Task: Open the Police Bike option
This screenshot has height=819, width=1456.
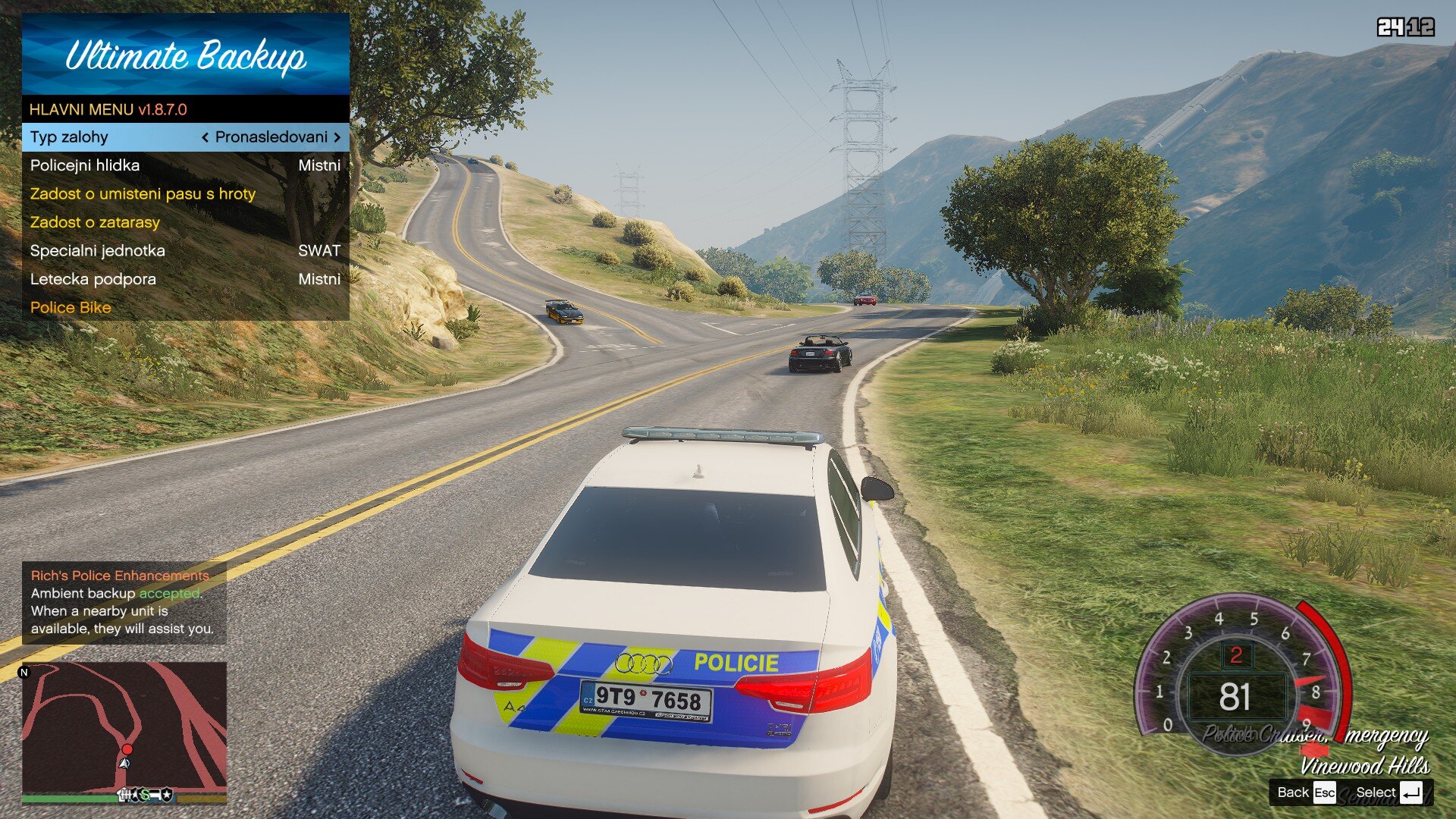Action: 185,308
